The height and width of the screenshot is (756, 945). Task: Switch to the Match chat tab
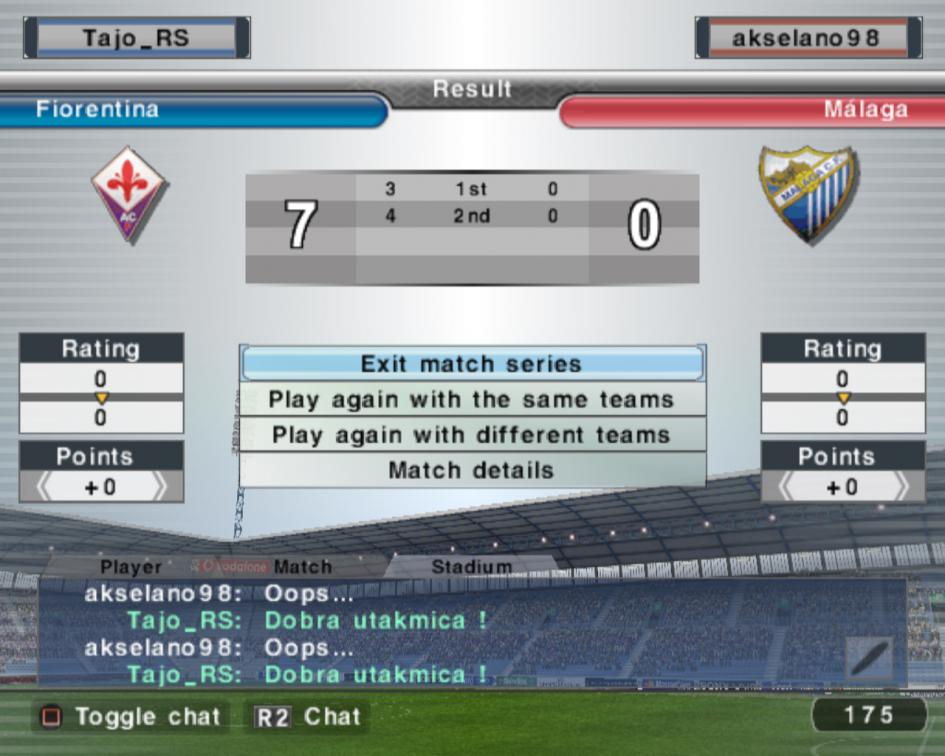click(x=302, y=567)
